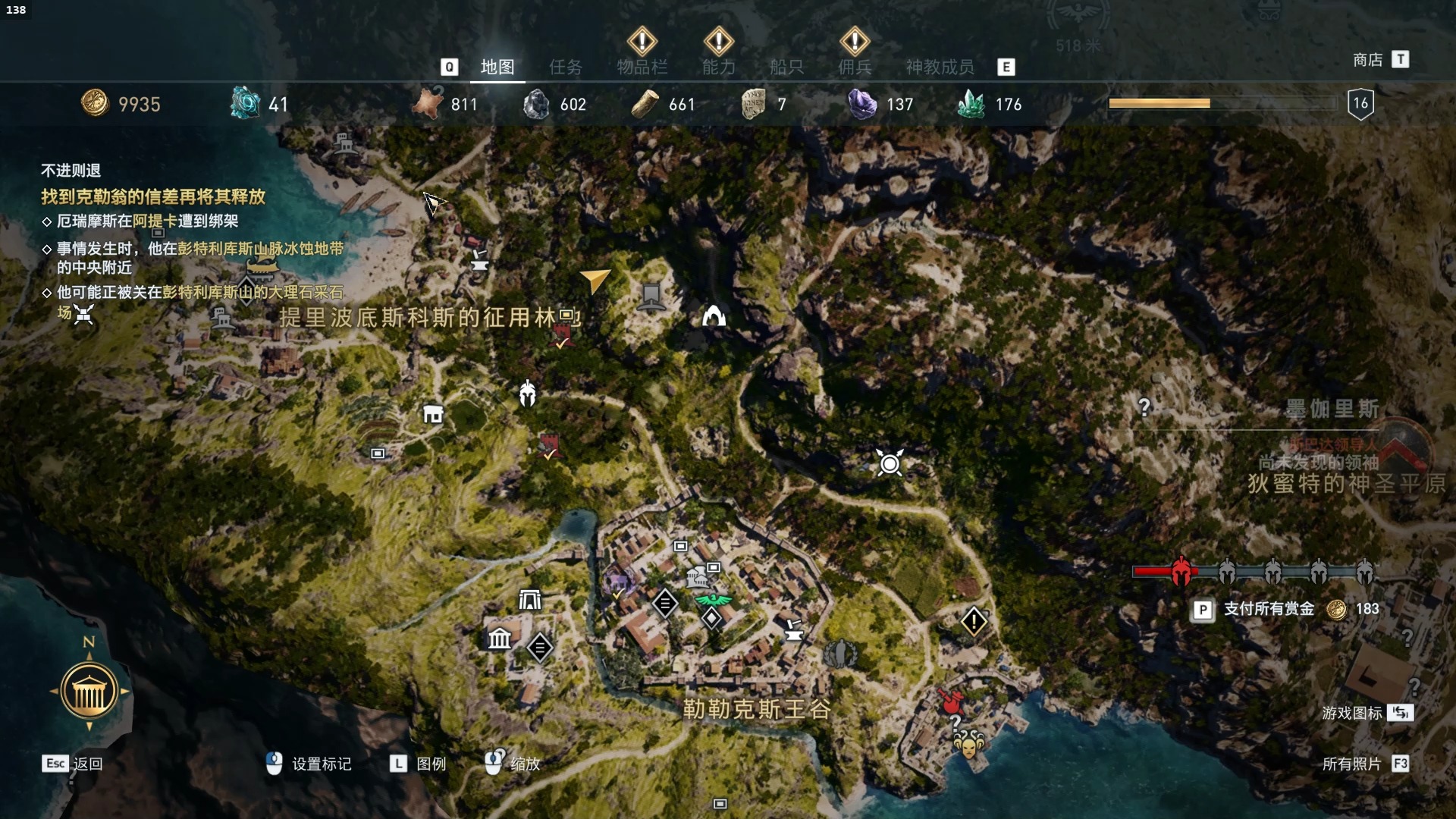1456x819 pixels.
Task: Open the 物品栏 inventory tab
Action: pyautogui.click(x=642, y=67)
